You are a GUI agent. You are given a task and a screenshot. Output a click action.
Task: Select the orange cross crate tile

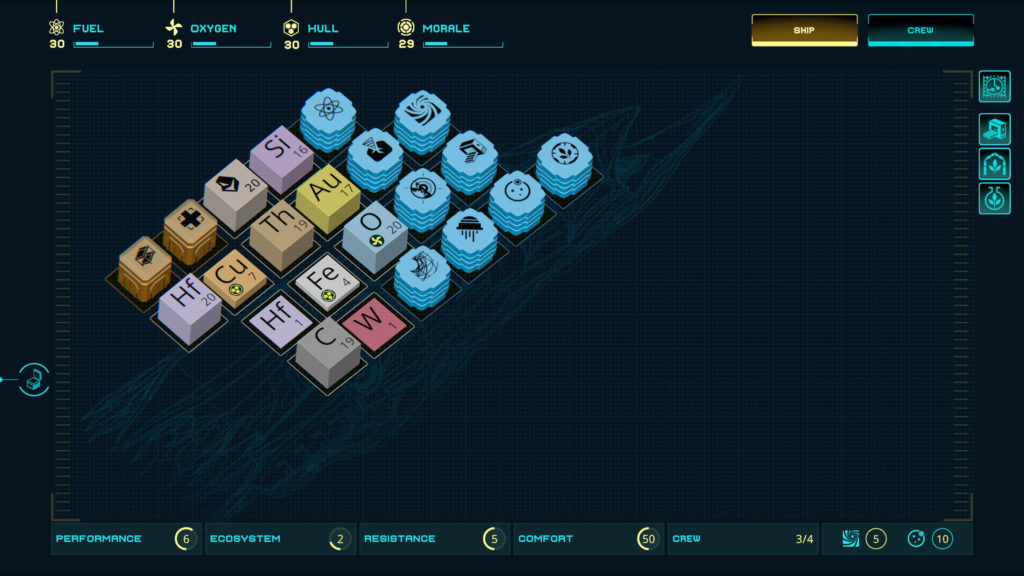click(x=189, y=227)
